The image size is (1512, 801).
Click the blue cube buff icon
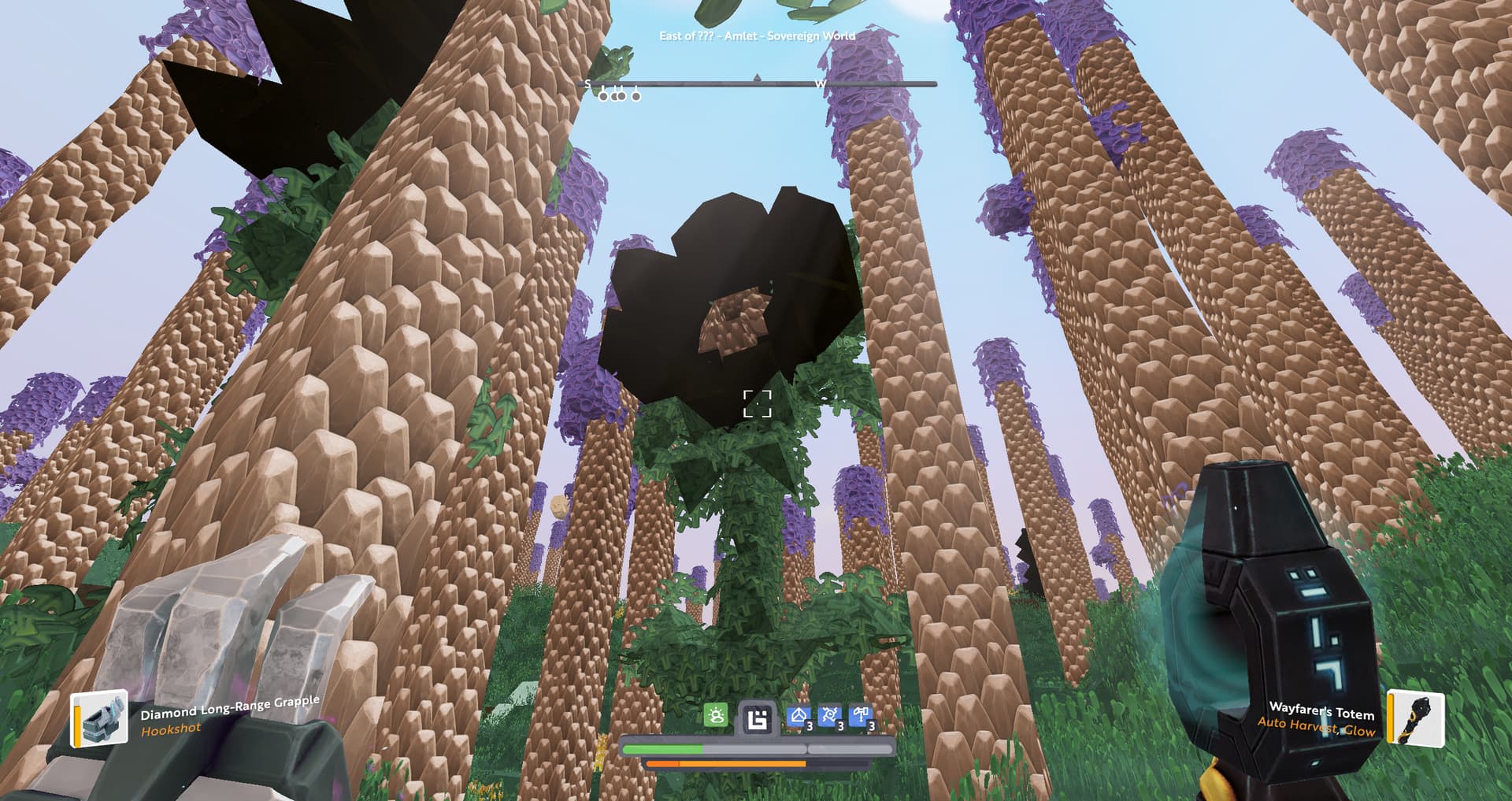[799, 717]
